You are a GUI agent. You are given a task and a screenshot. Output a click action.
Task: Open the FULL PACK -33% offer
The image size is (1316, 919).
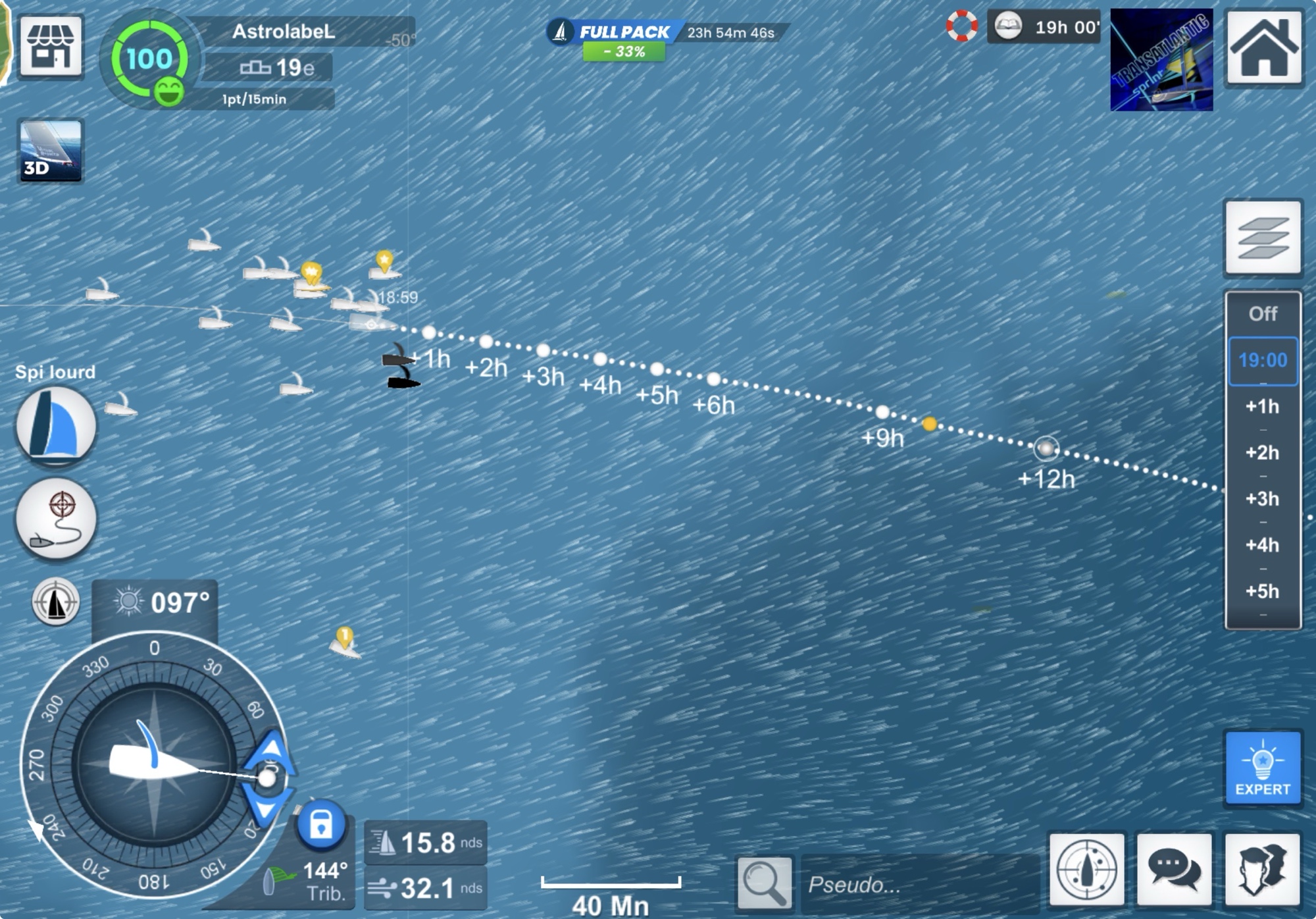point(623,39)
